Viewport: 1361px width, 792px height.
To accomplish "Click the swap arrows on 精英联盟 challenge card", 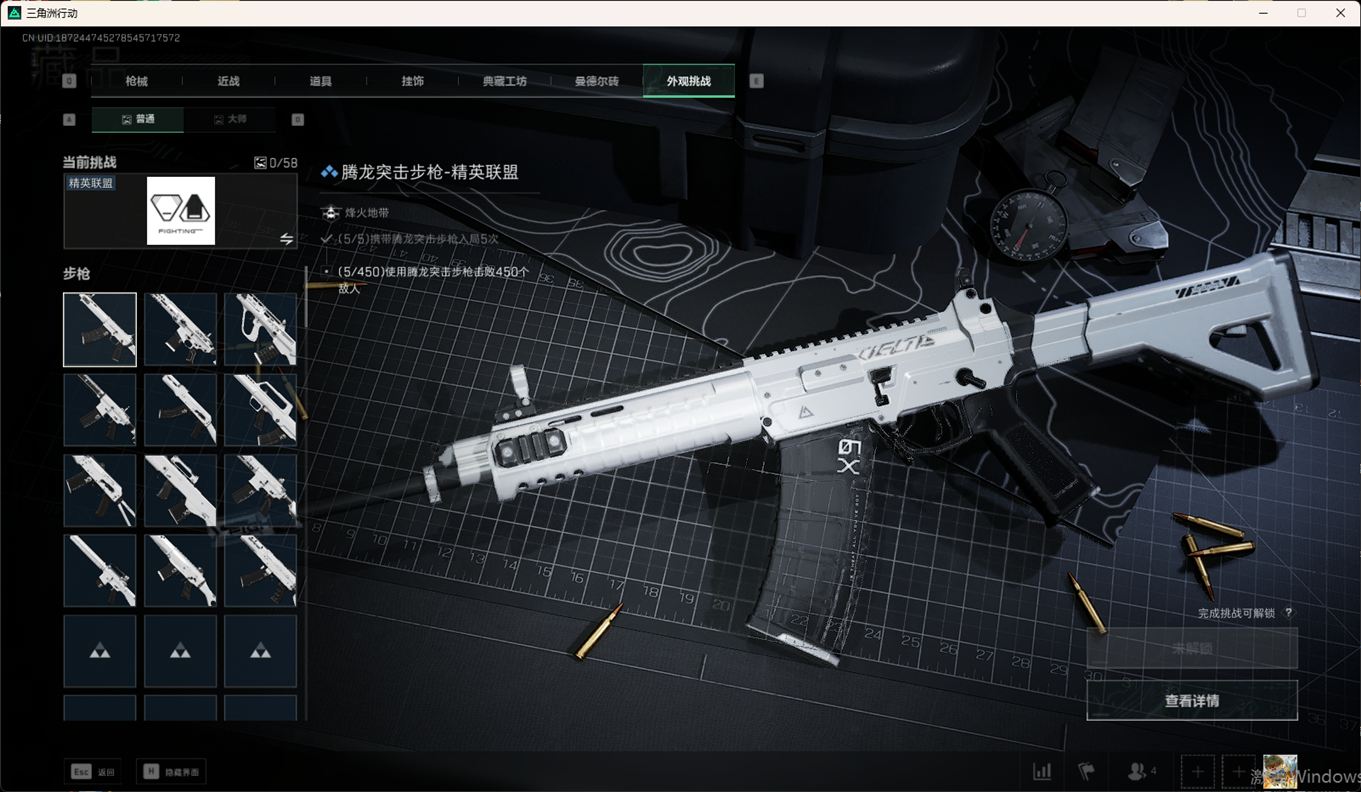I will [286, 239].
